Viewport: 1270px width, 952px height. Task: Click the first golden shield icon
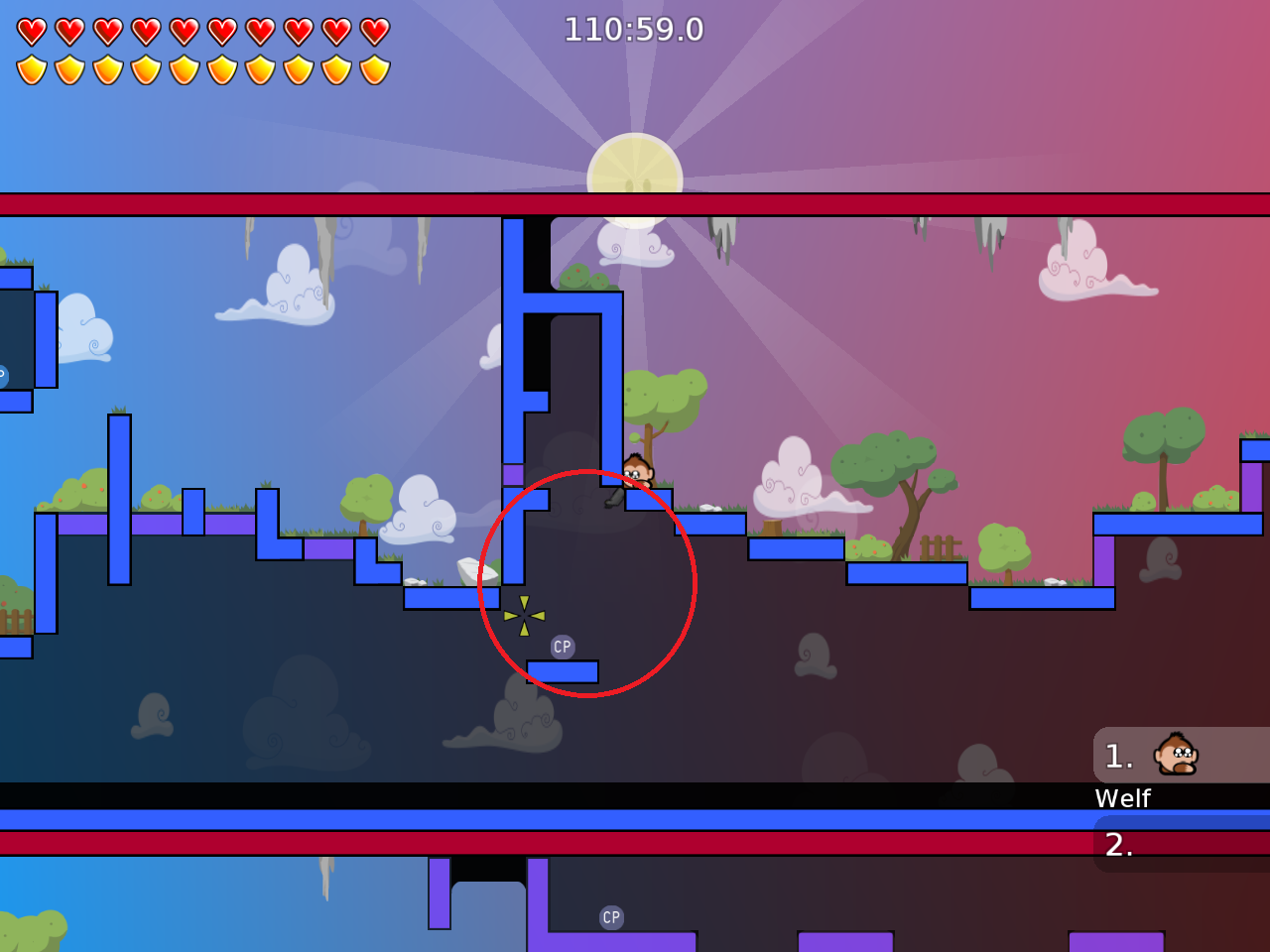point(32,69)
